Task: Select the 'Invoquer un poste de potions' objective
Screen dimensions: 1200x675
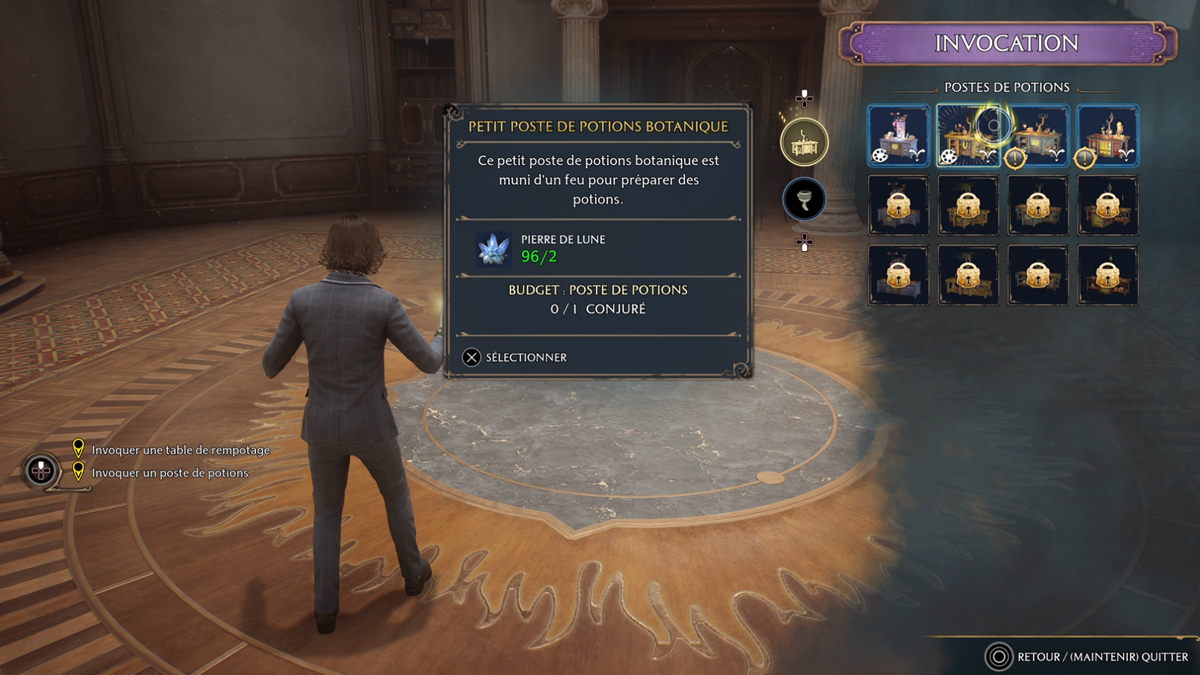Action: (169, 473)
